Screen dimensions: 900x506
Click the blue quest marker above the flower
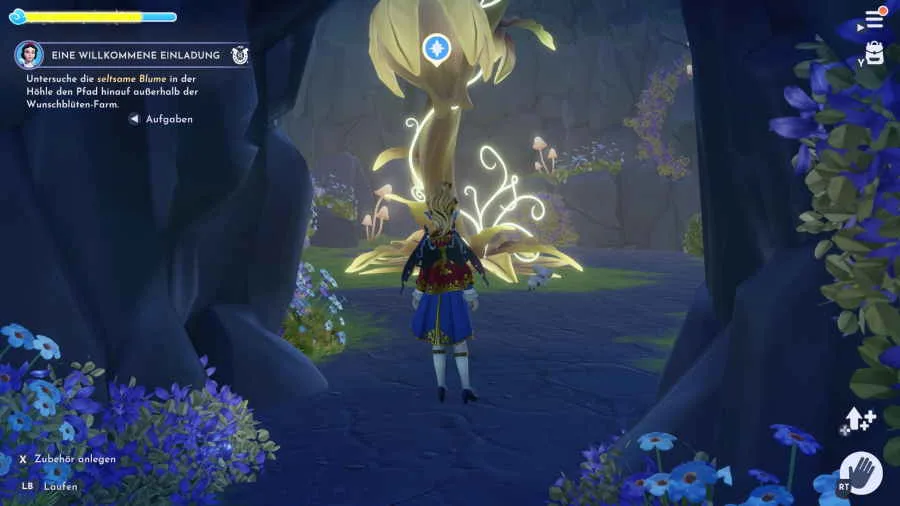pos(436,47)
